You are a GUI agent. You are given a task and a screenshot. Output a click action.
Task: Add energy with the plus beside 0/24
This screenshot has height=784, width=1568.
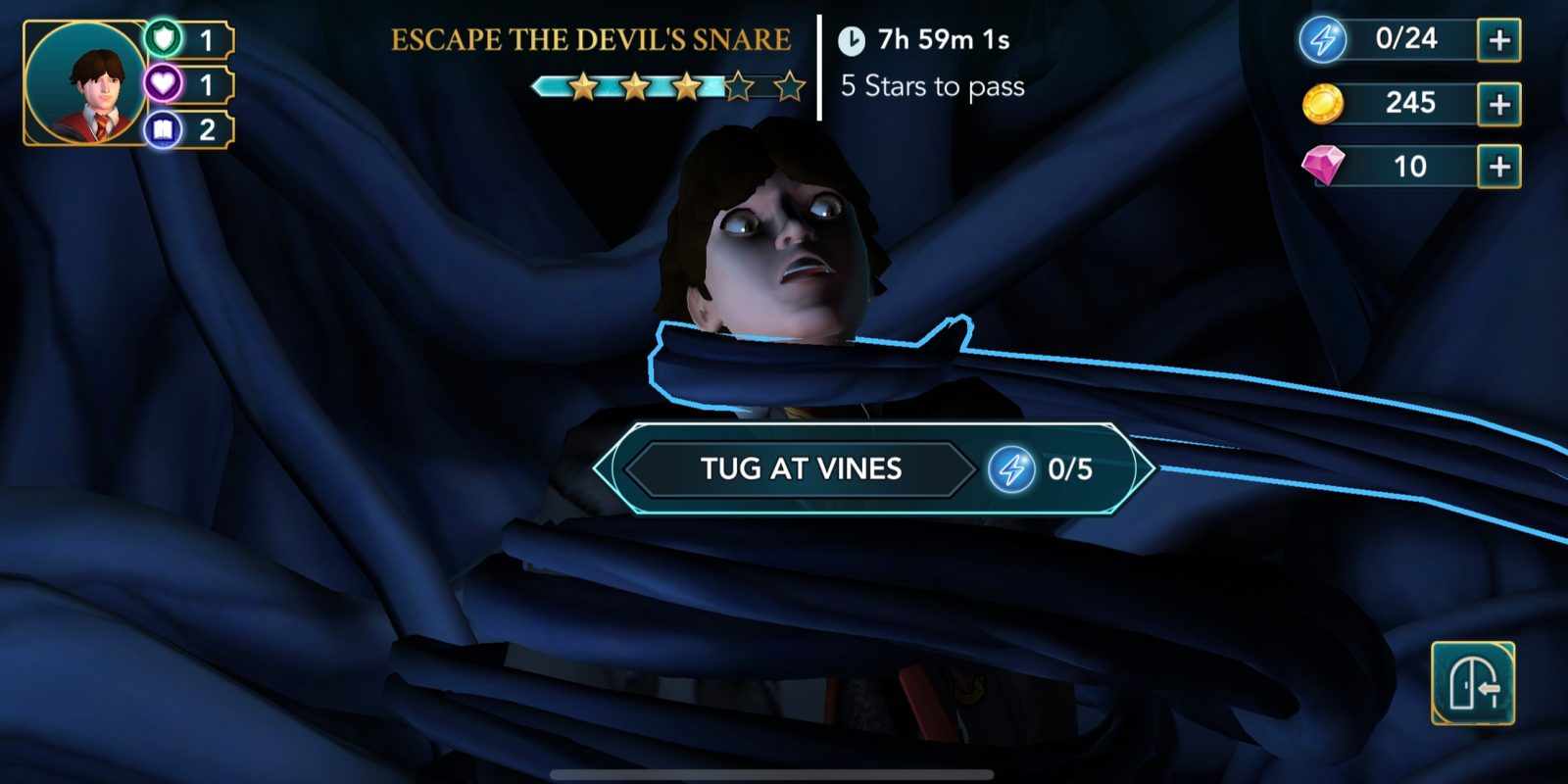pyautogui.click(x=1497, y=39)
